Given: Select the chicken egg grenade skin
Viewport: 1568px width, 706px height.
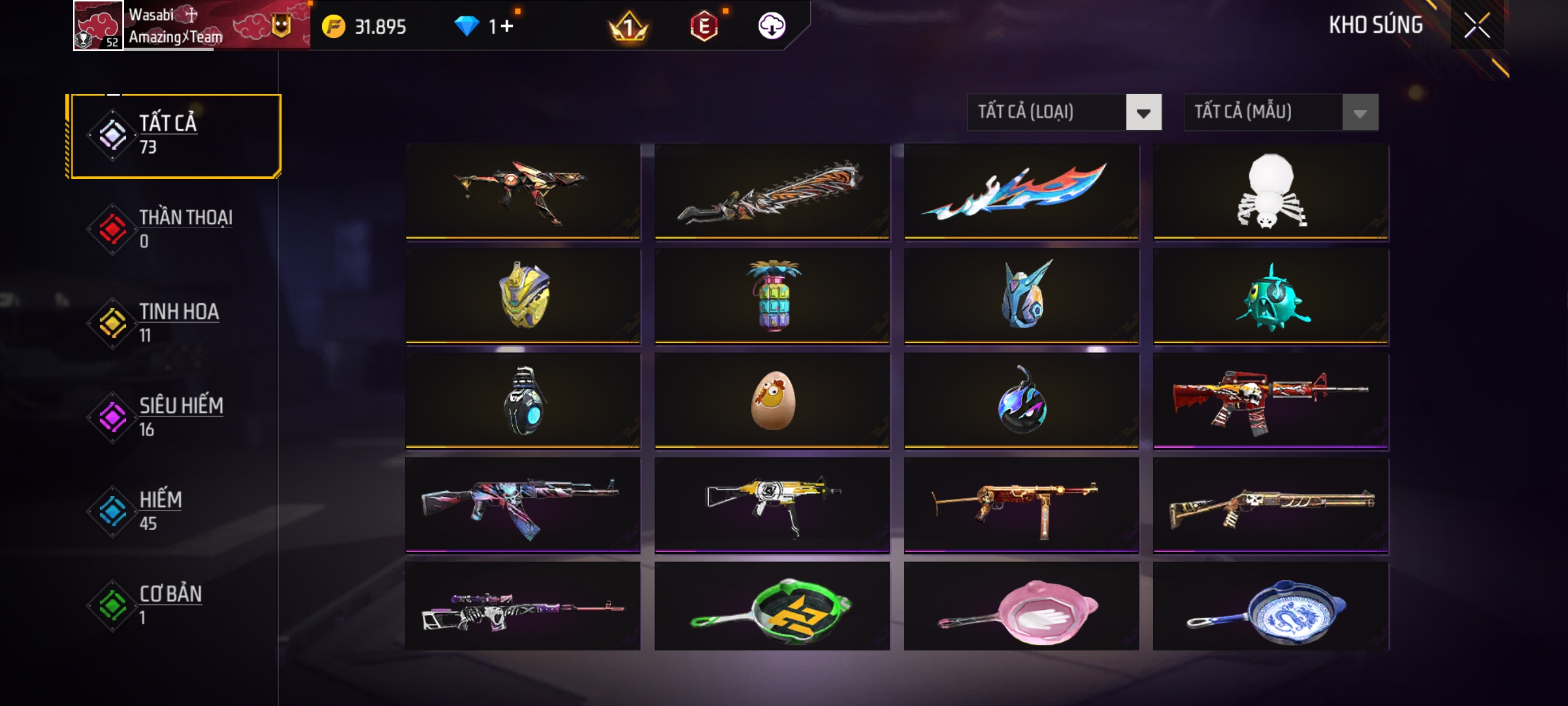Looking at the screenshot, I should tap(772, 400).
